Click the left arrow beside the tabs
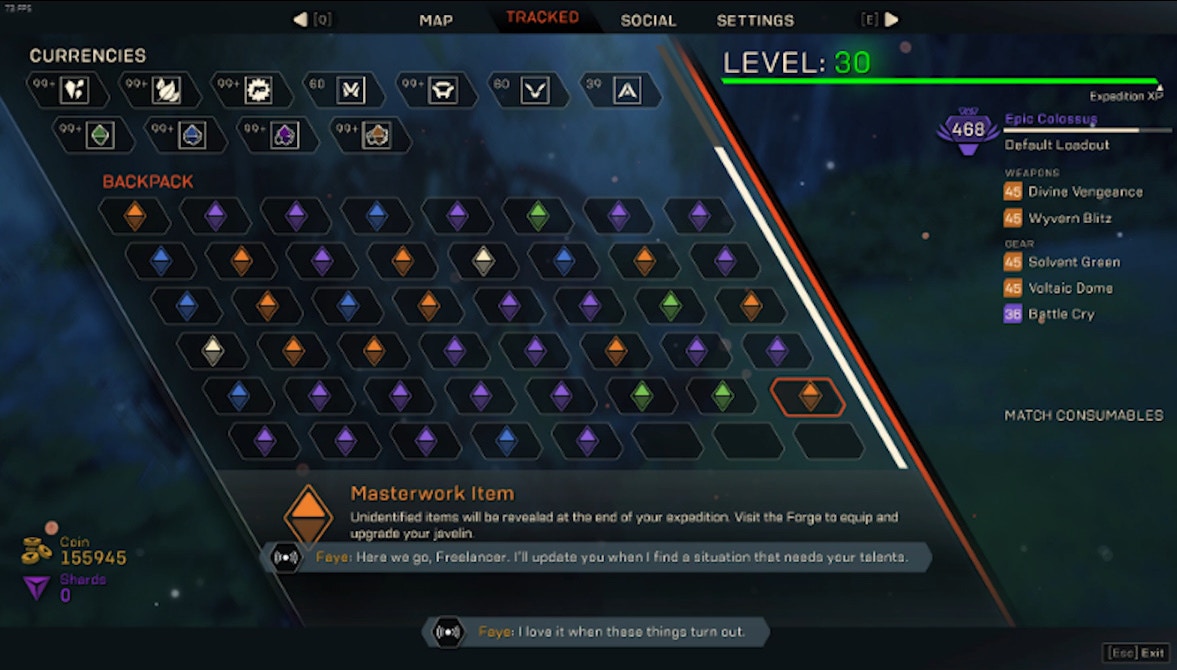 click(x=299, y=19)
